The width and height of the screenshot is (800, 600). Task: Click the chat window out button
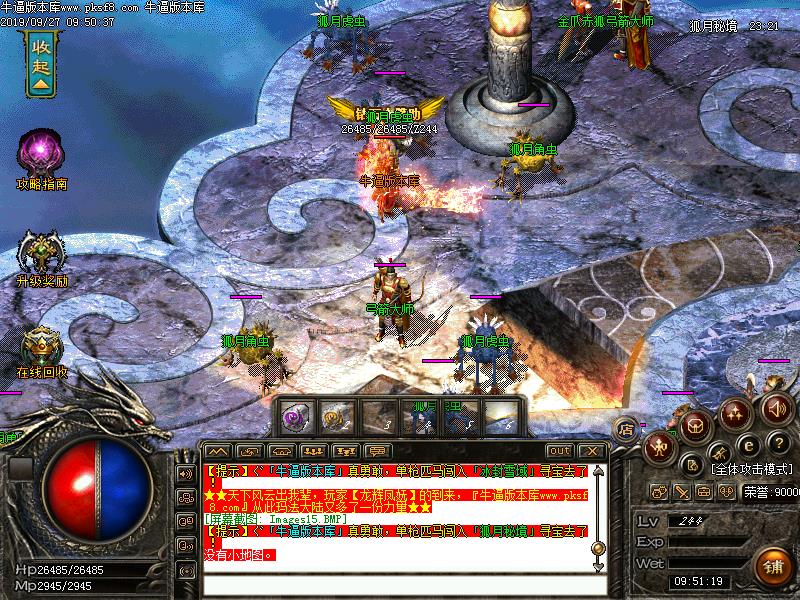561,451
